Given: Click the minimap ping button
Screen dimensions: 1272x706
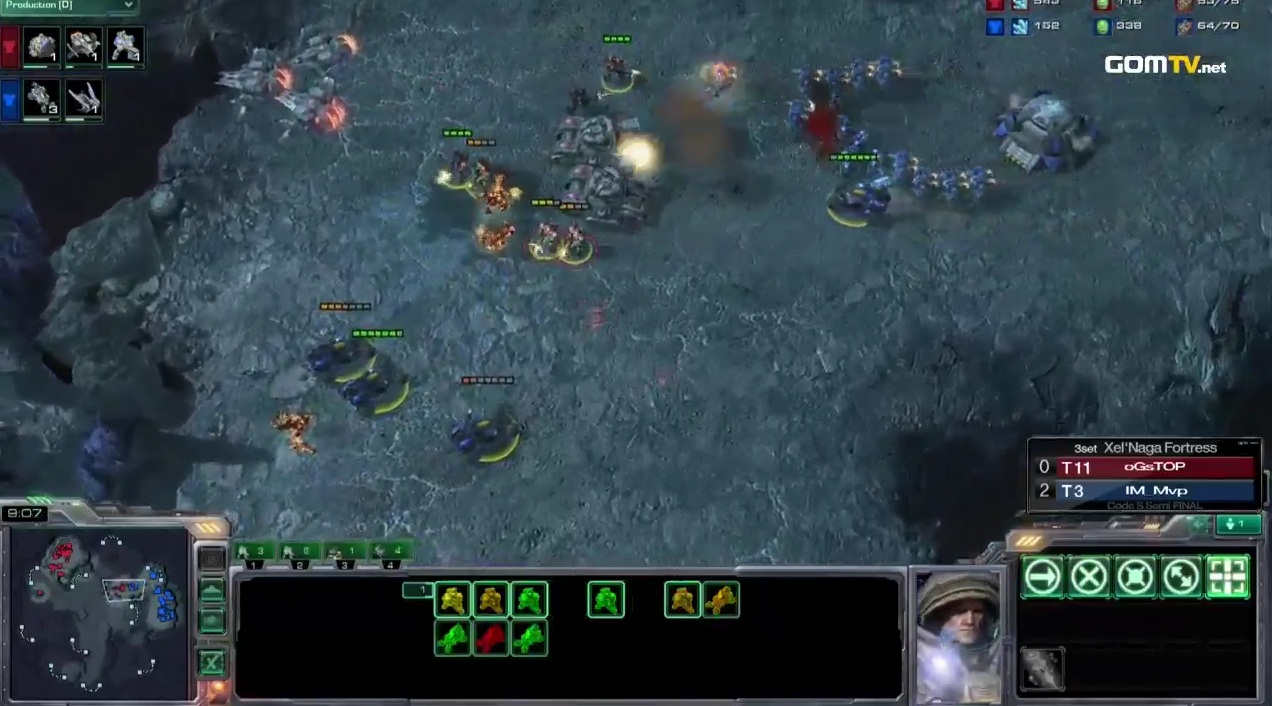Looking at the screenshot, I should (x=211, y=559).
